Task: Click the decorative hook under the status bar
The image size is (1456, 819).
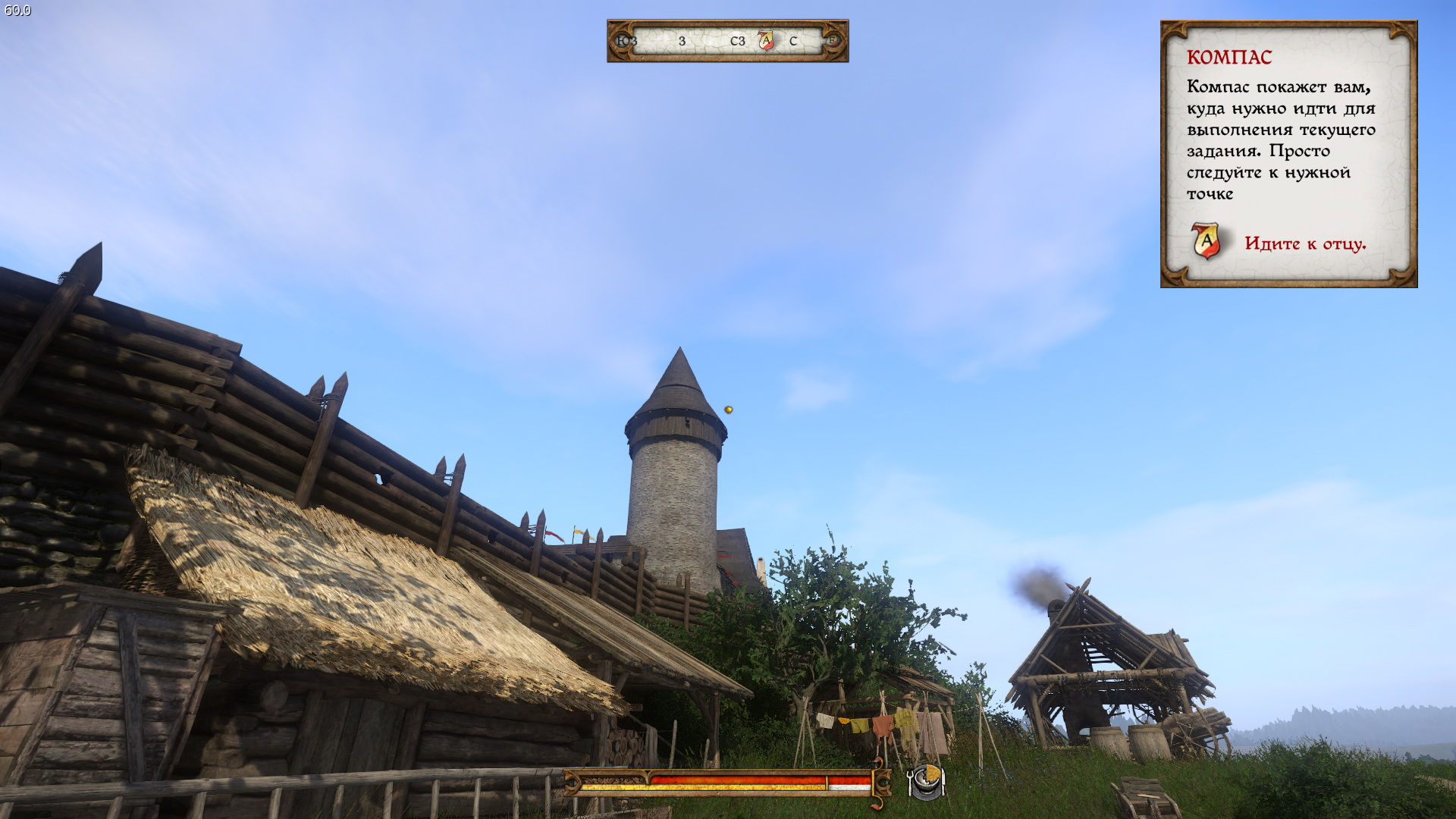Action: click(x=876, y=805)
